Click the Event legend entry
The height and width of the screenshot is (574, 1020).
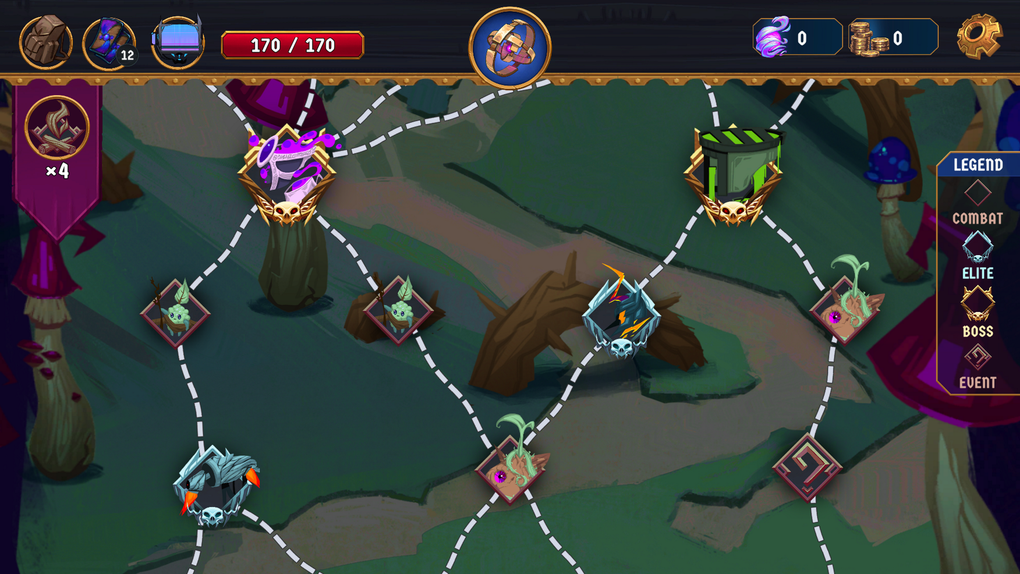click(977, 365)
